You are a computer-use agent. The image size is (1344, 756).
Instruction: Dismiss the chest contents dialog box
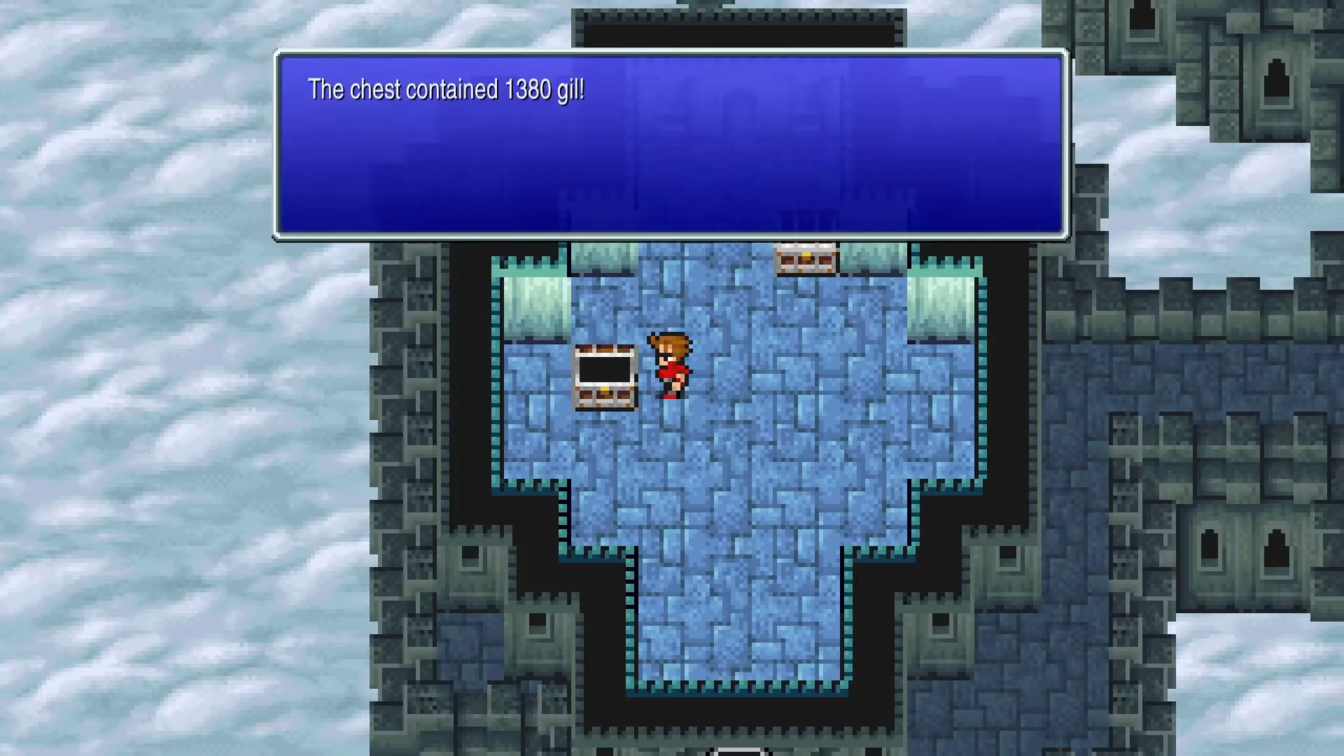[x=670, y=145]
